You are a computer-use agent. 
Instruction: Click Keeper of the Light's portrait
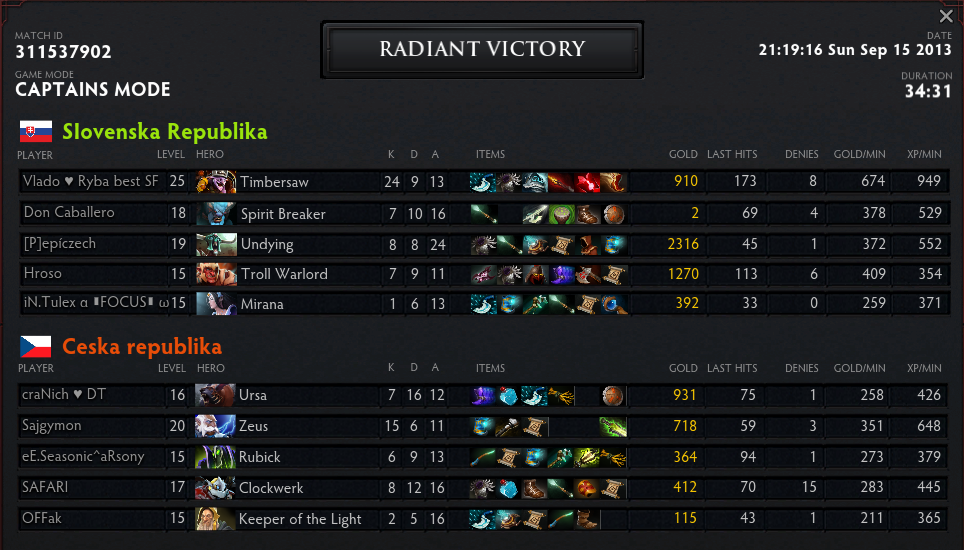click(216, 519)
